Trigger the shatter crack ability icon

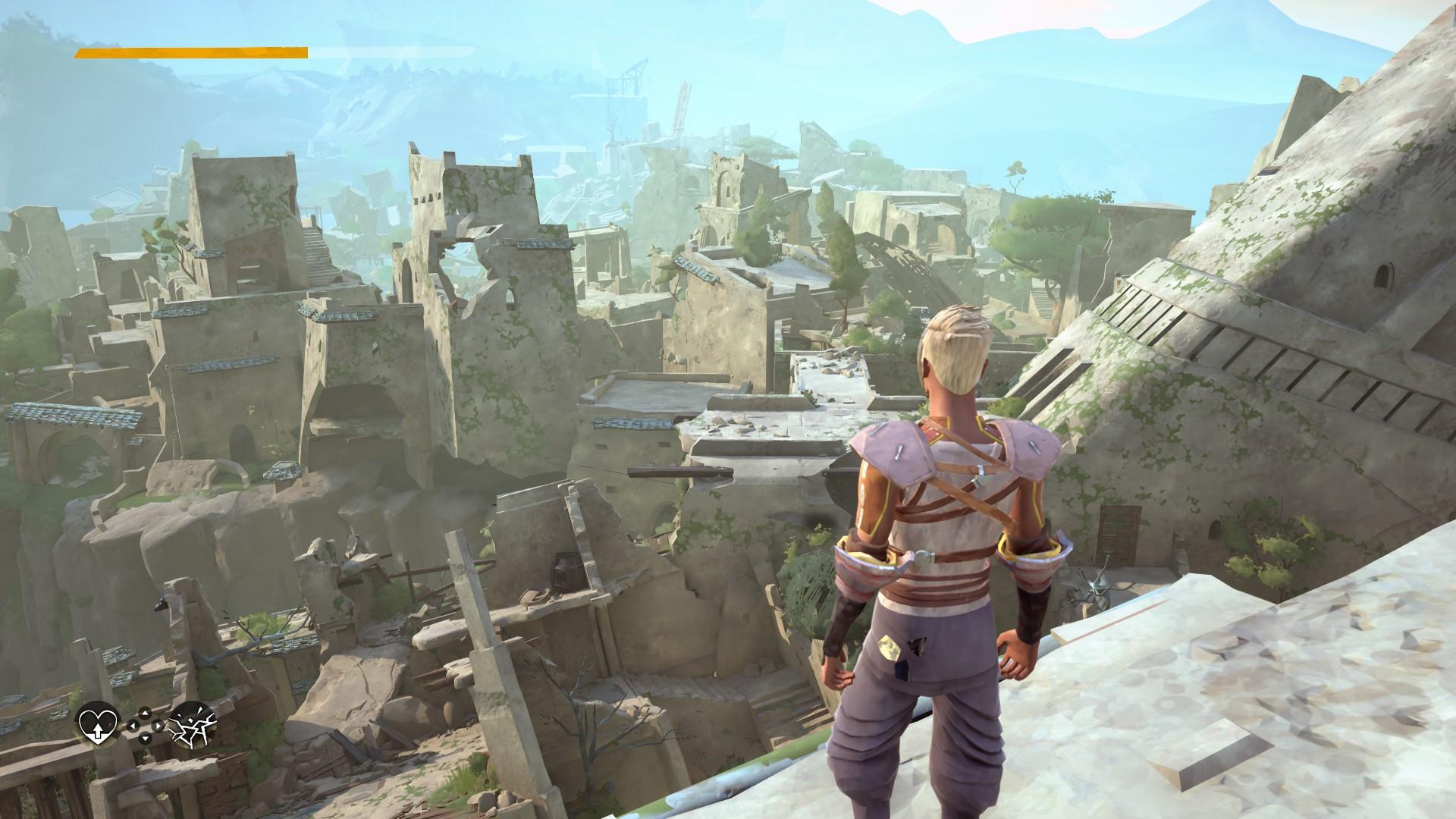click(x=192, y=726)
